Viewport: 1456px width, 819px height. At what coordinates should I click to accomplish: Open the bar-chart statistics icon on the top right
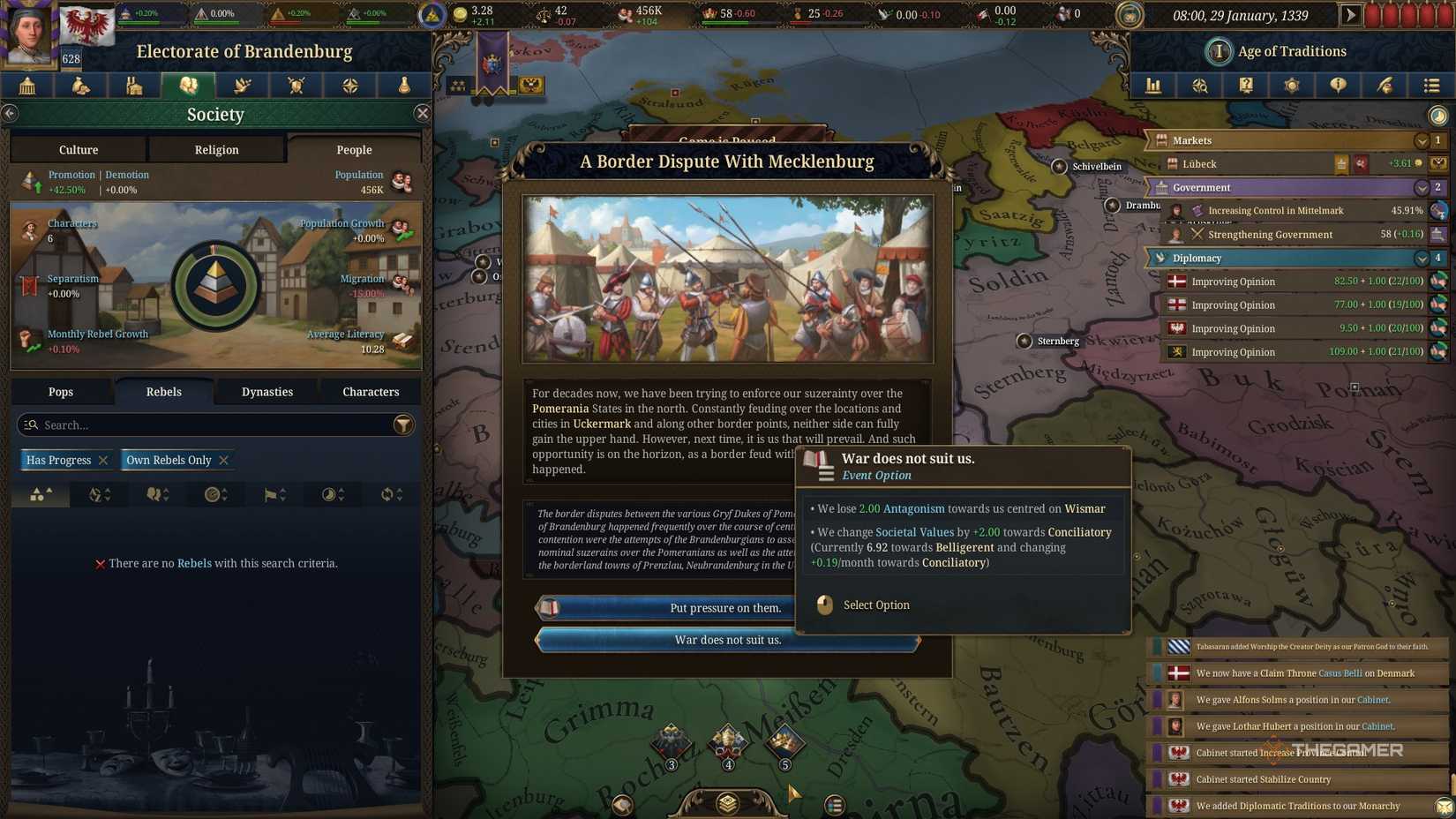click(x=1153, y=86)
